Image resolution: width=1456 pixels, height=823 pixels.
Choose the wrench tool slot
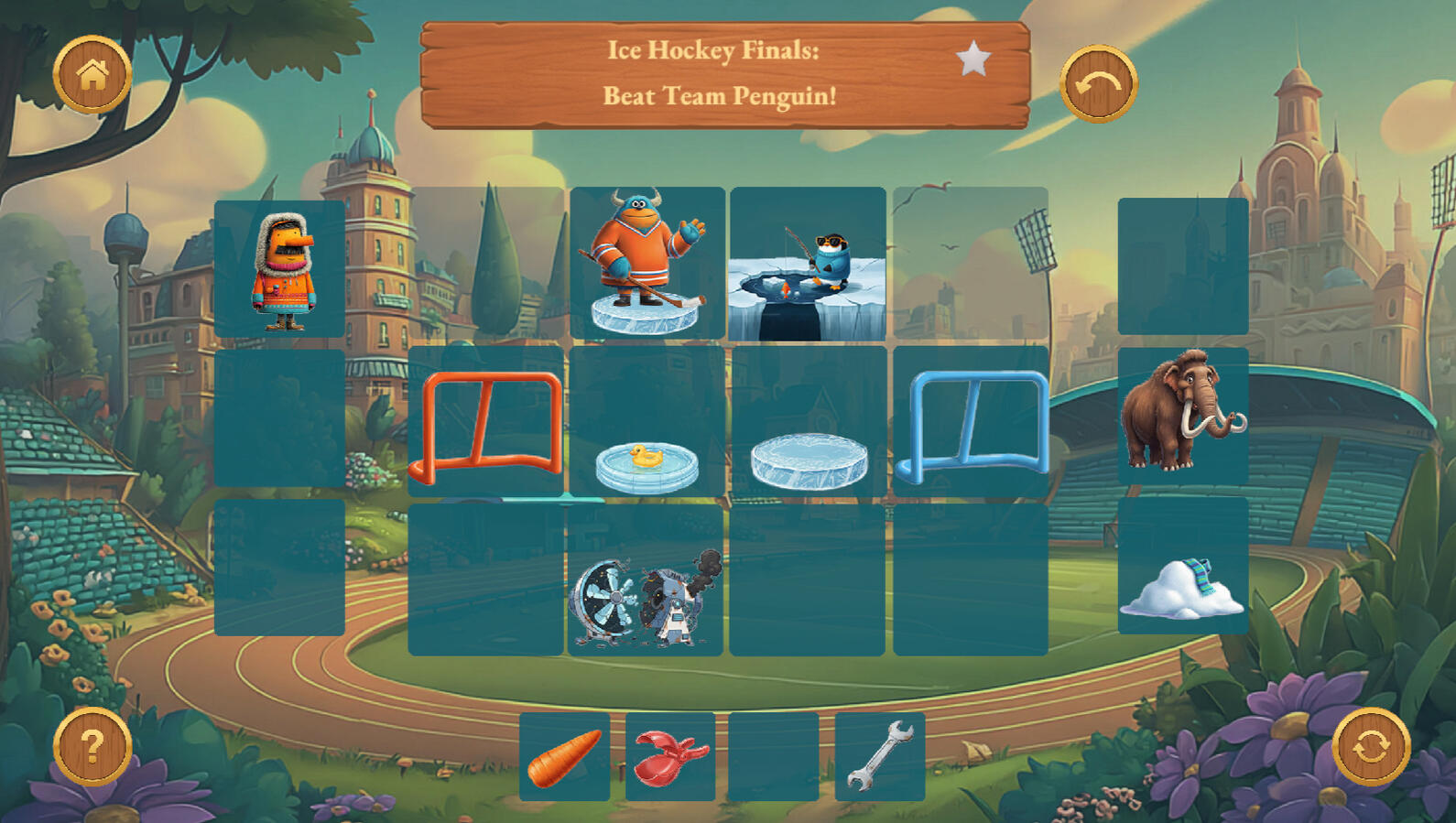coord(880,757)
